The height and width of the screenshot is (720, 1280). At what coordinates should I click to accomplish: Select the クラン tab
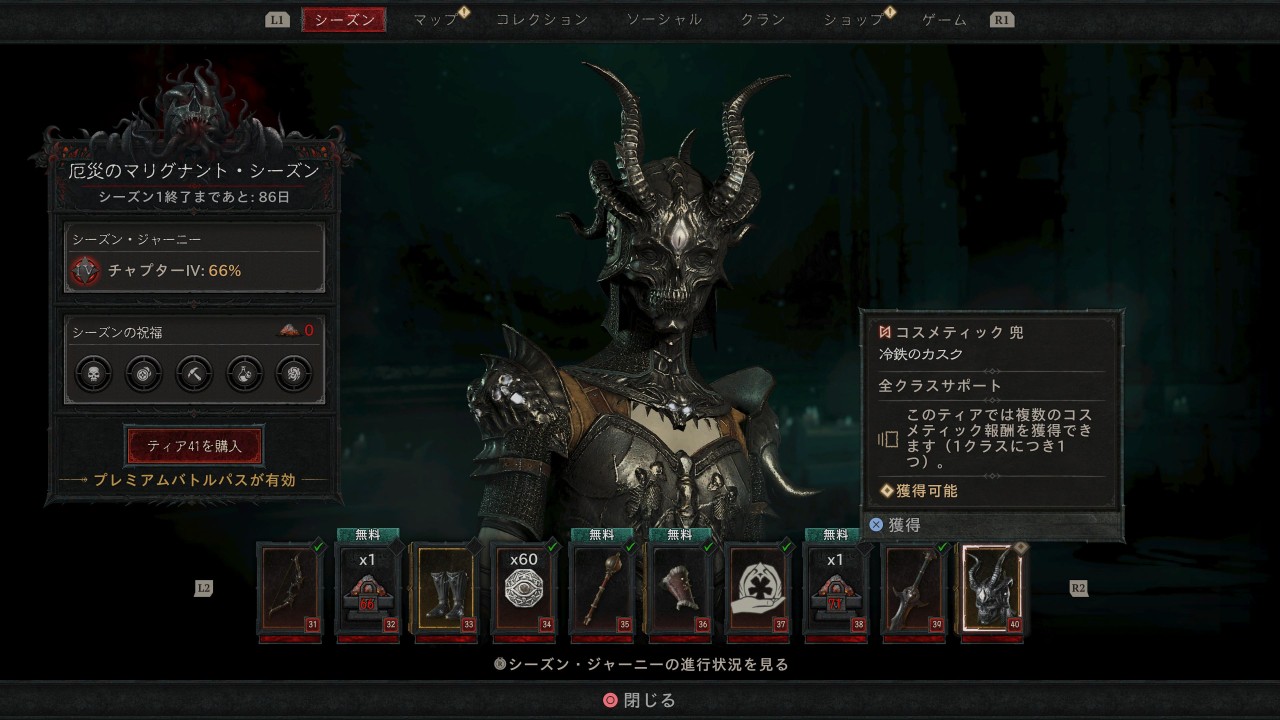click(x=763, y=20)
